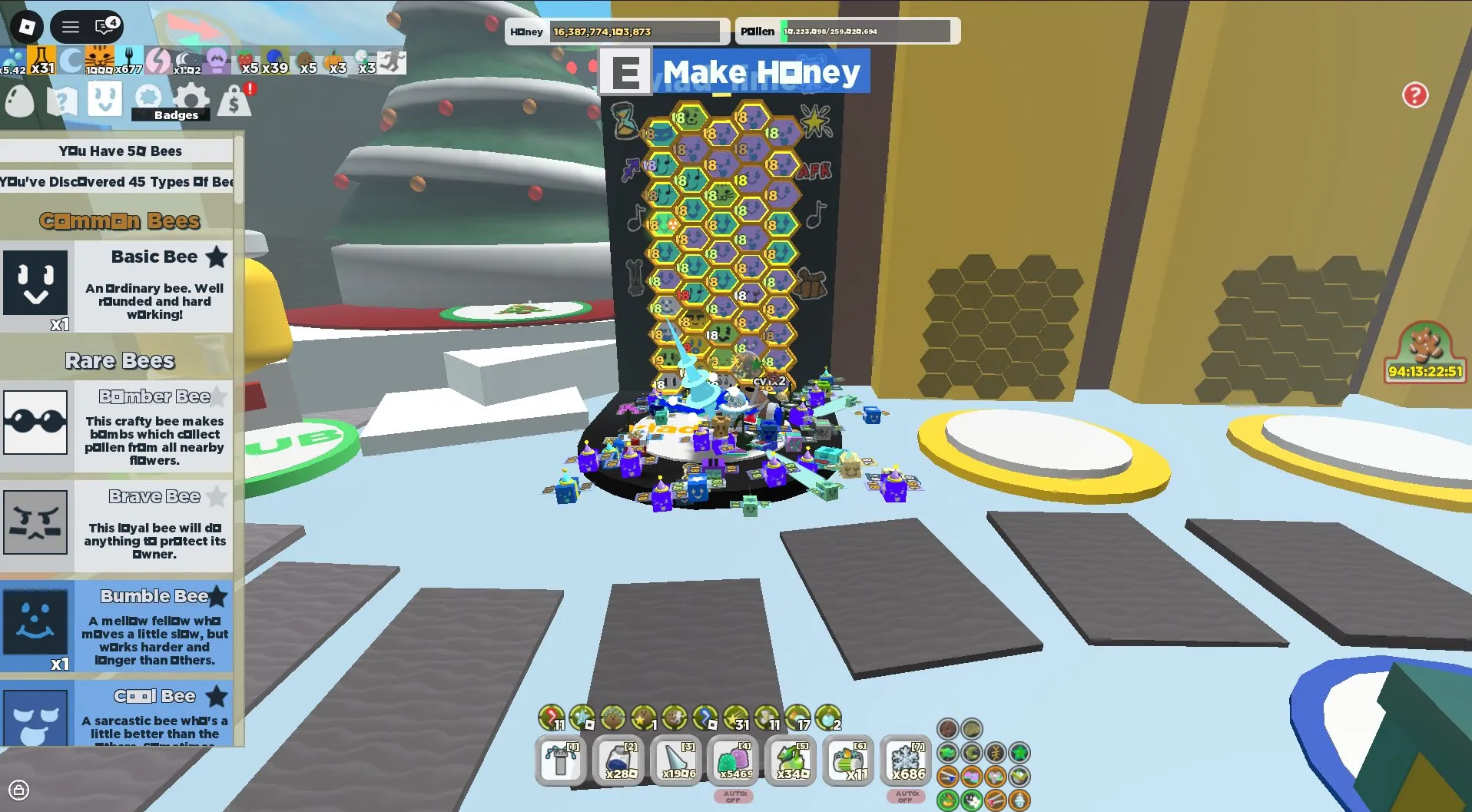The width and height of the screenshot is (1472, 812).
Task: Open the egg inventory icon
Action: (19, 101)
